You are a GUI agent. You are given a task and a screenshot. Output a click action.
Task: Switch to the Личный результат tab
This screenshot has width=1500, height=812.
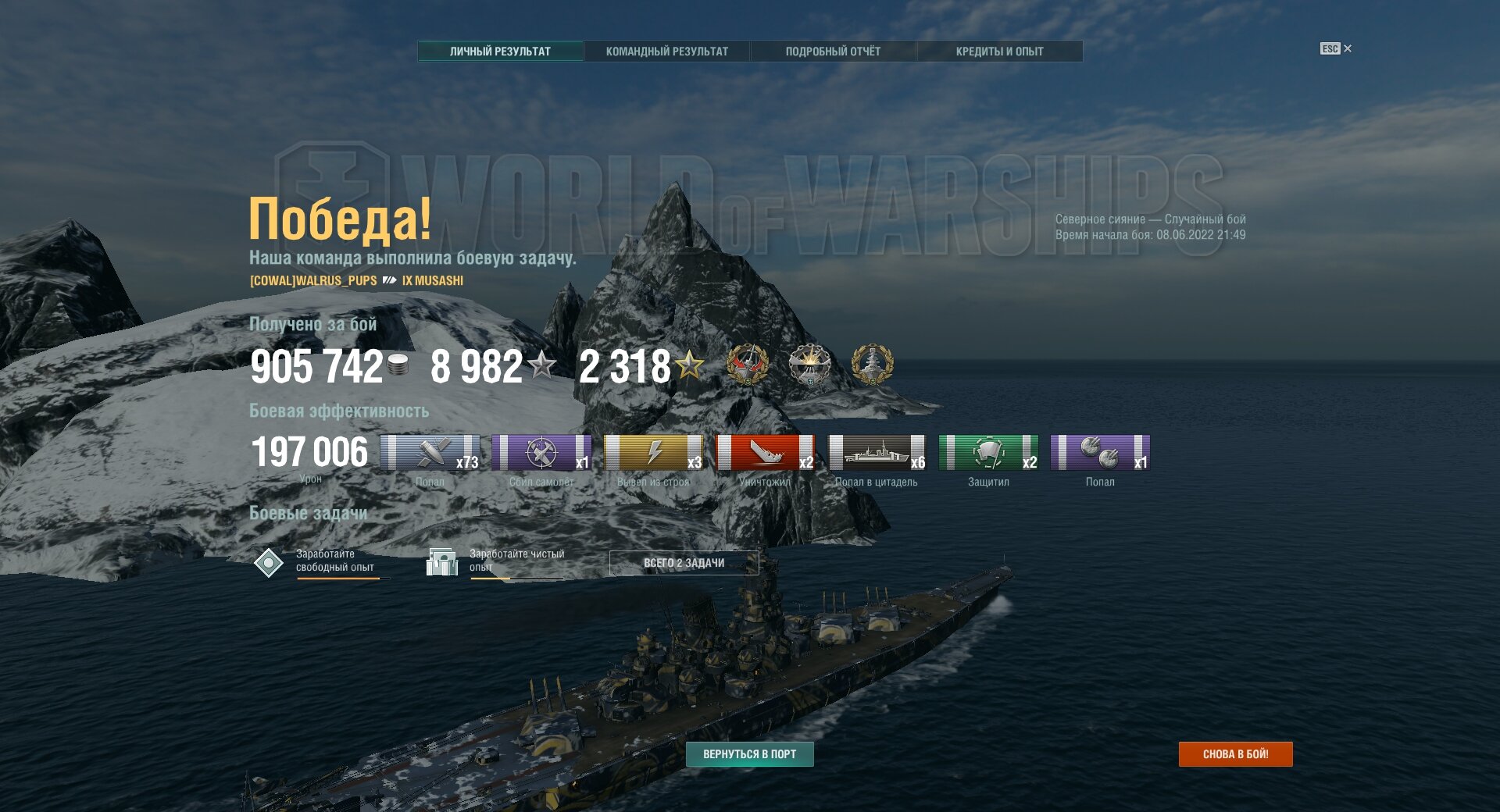[500, 52]
